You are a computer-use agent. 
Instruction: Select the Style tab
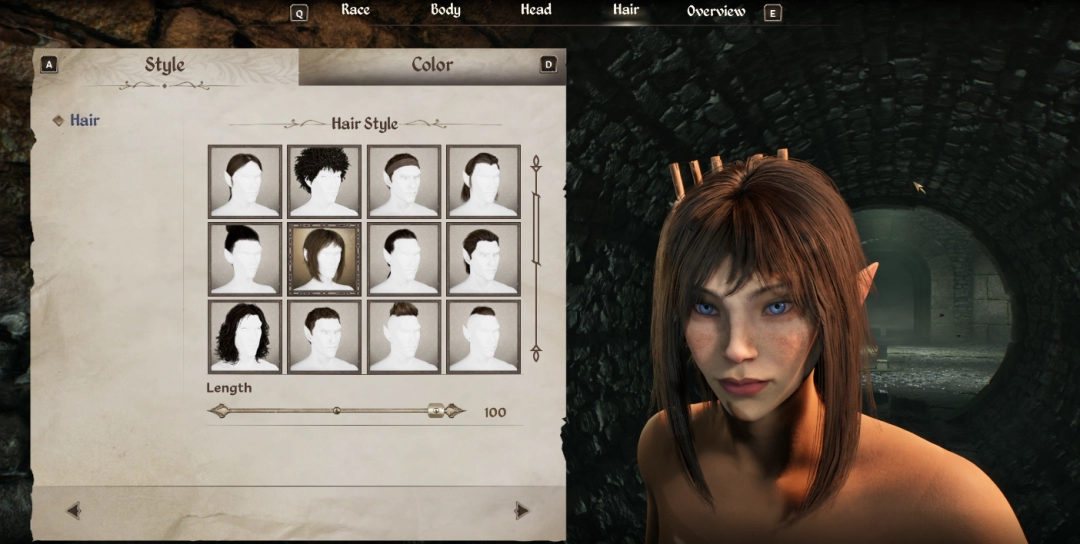click(165, 65)
